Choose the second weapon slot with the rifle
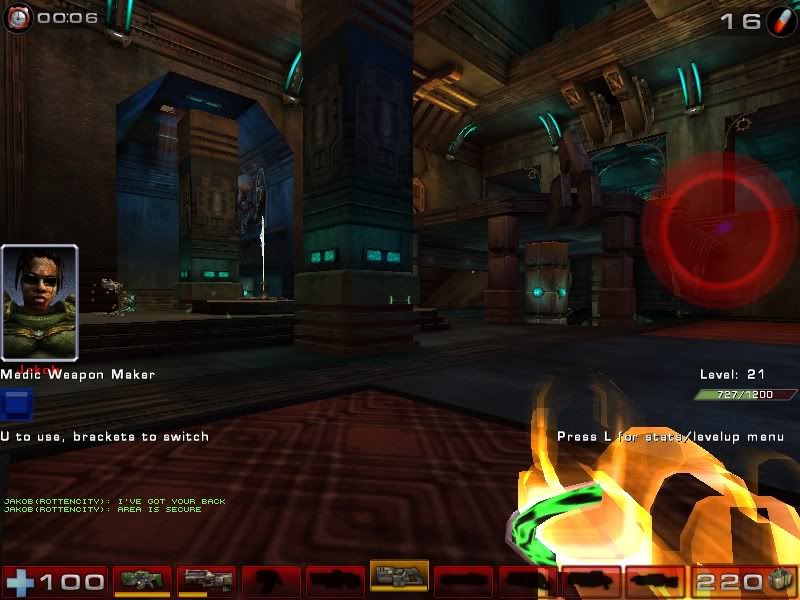 [x=206, y=580]
